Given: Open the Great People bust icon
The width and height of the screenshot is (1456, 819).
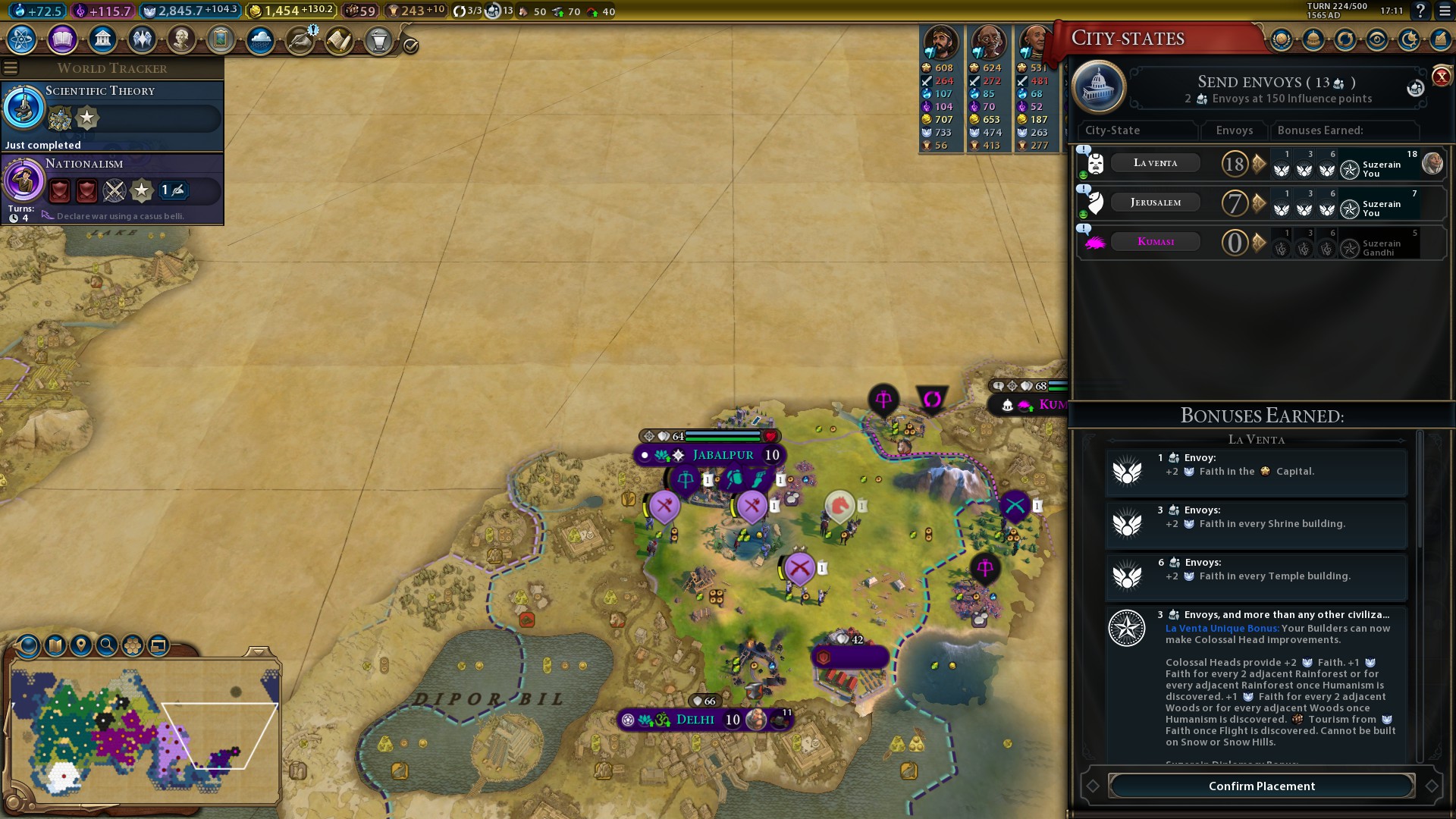Looking at the screenshot, I should (x=181, y=39).
